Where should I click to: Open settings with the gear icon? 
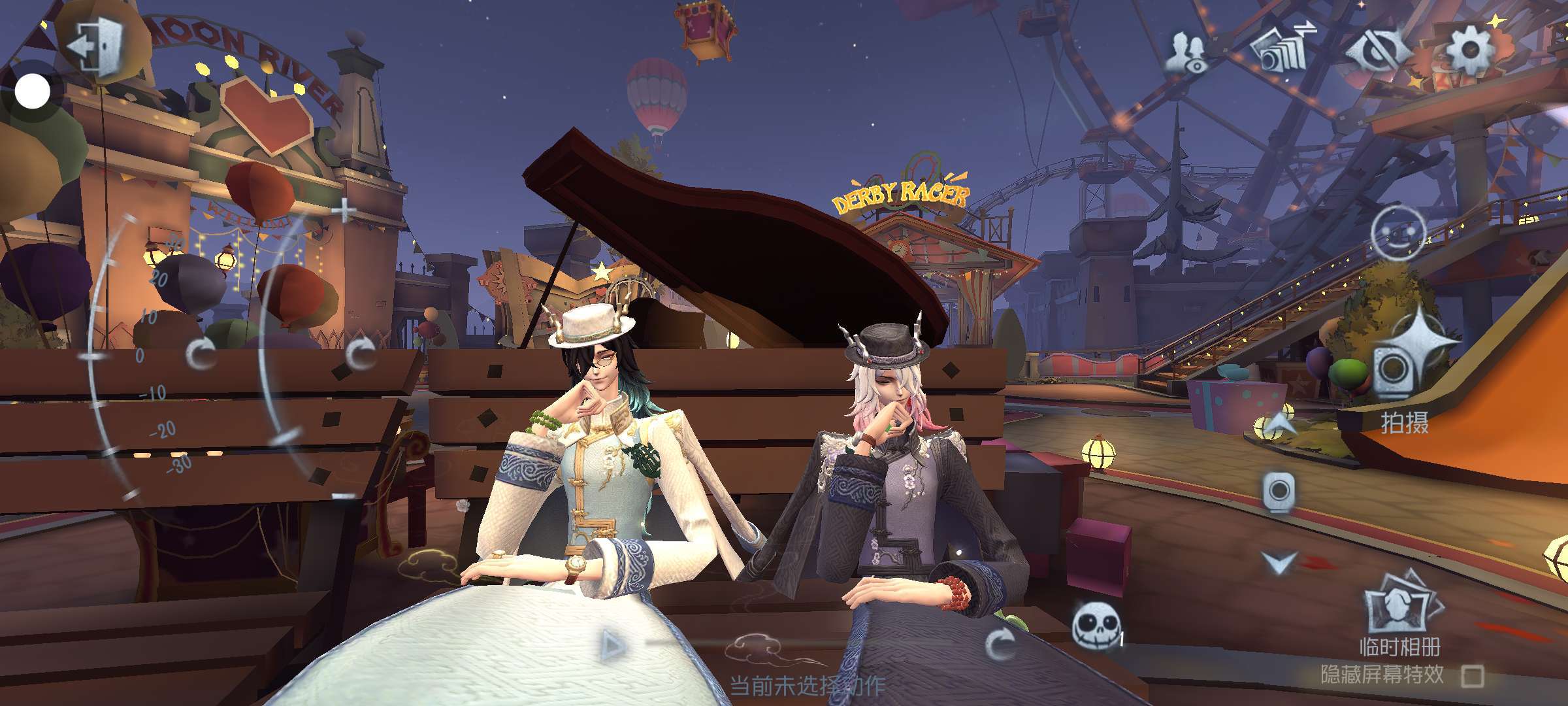[x=1469, y=50]
